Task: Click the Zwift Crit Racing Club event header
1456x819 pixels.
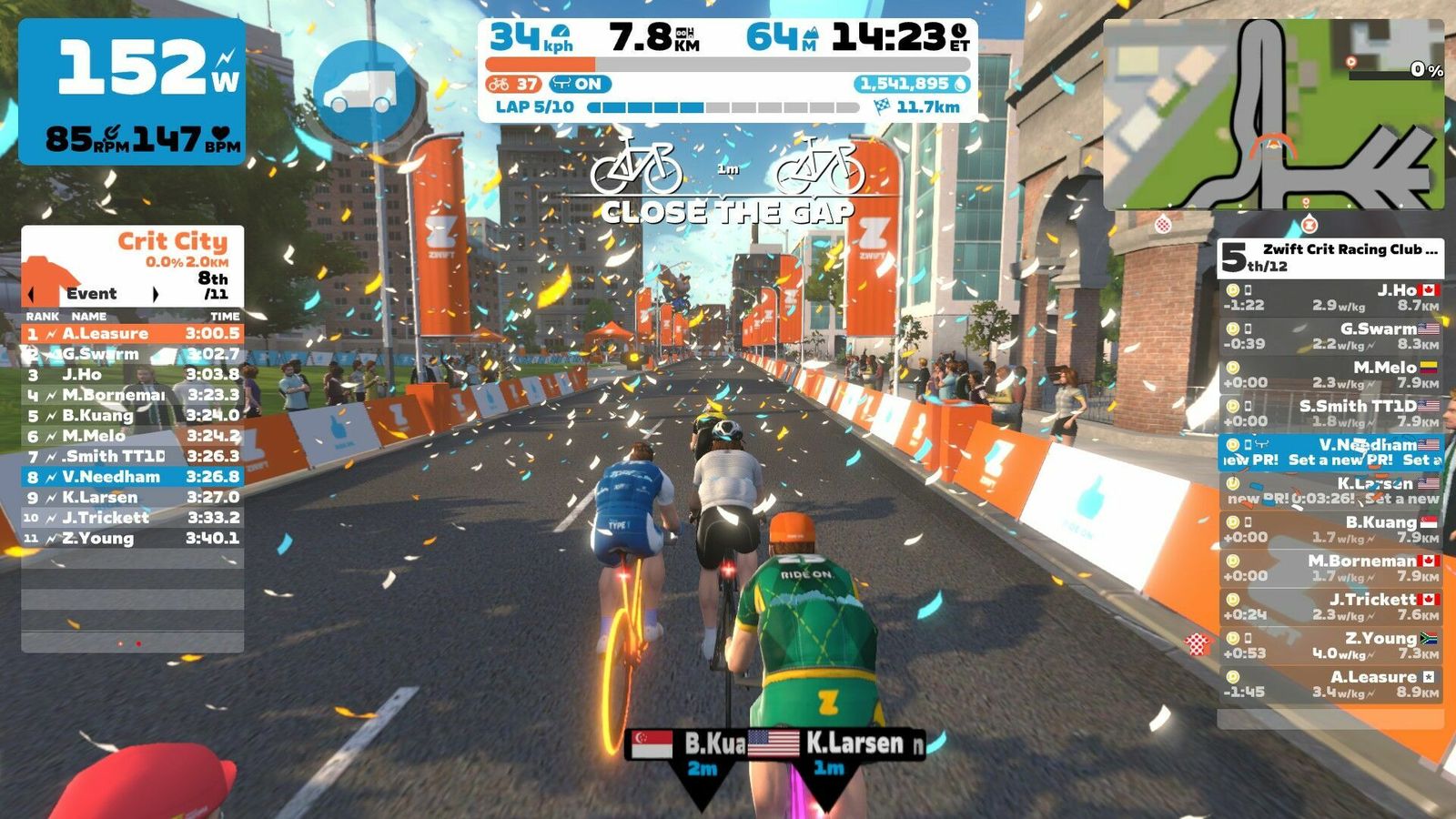Action: (1330, 258)
